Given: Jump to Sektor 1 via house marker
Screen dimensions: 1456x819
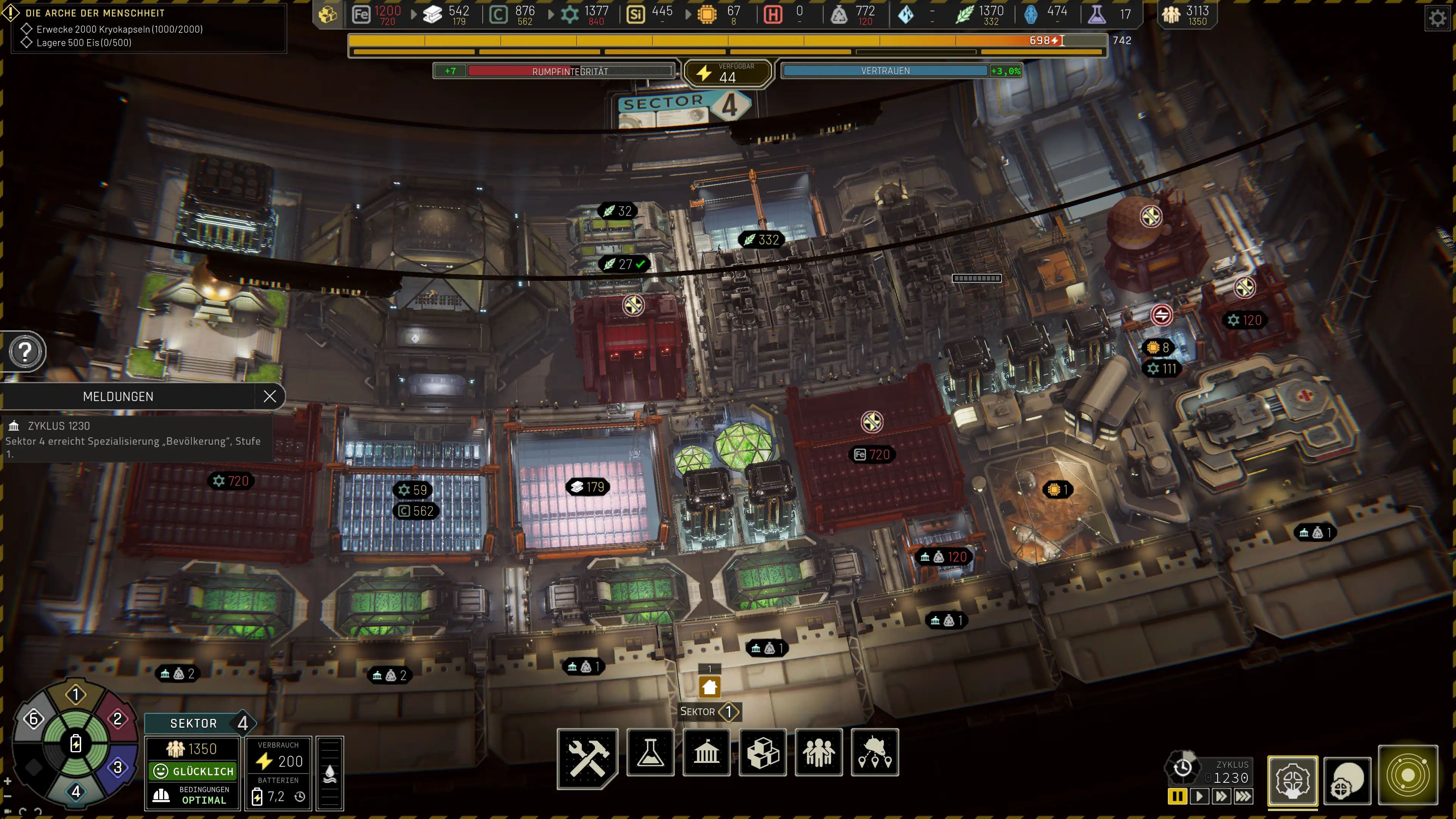Looking at the screenshot, I should pos(709,687).
